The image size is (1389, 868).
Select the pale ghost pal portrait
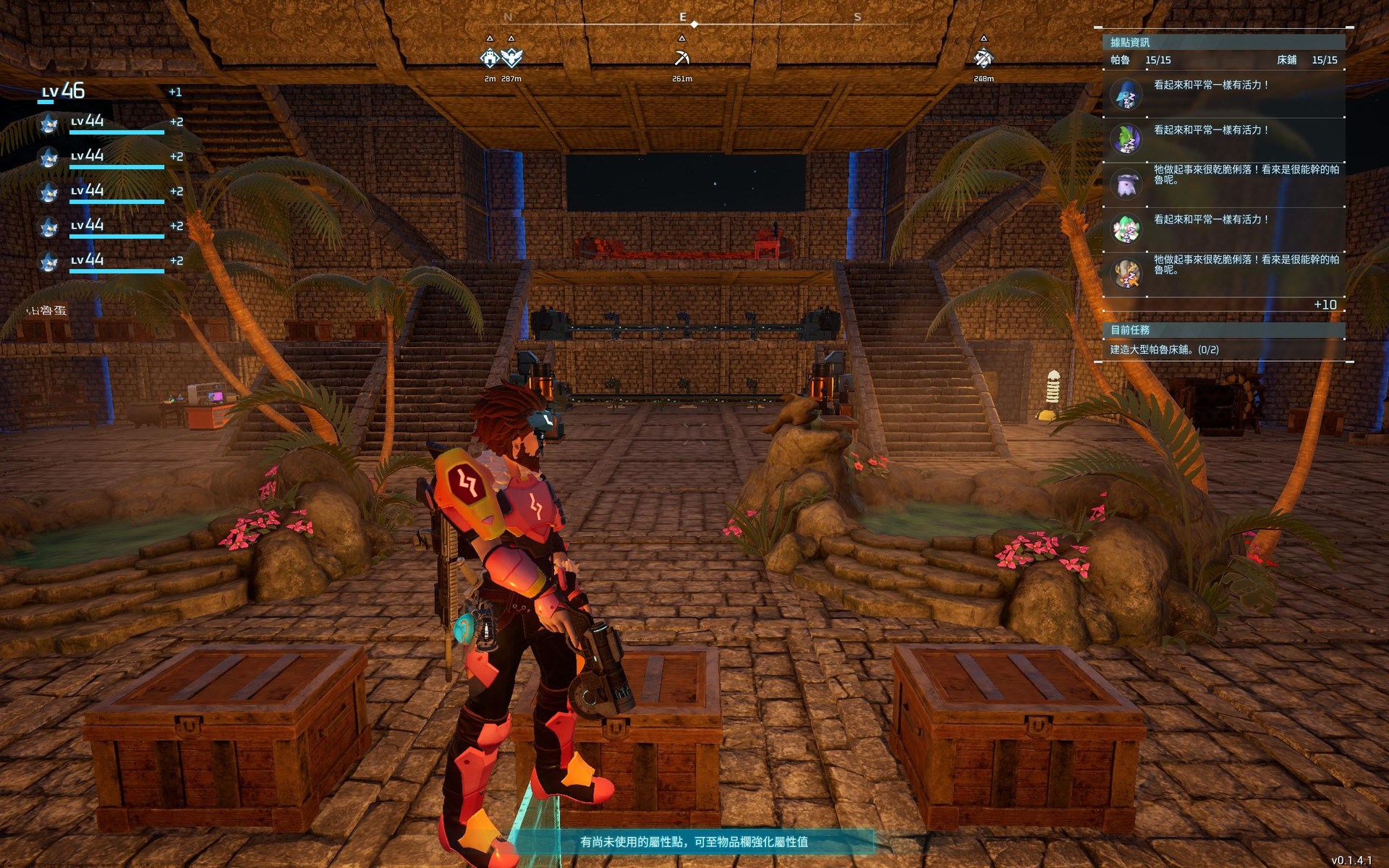coord(1126,184)
